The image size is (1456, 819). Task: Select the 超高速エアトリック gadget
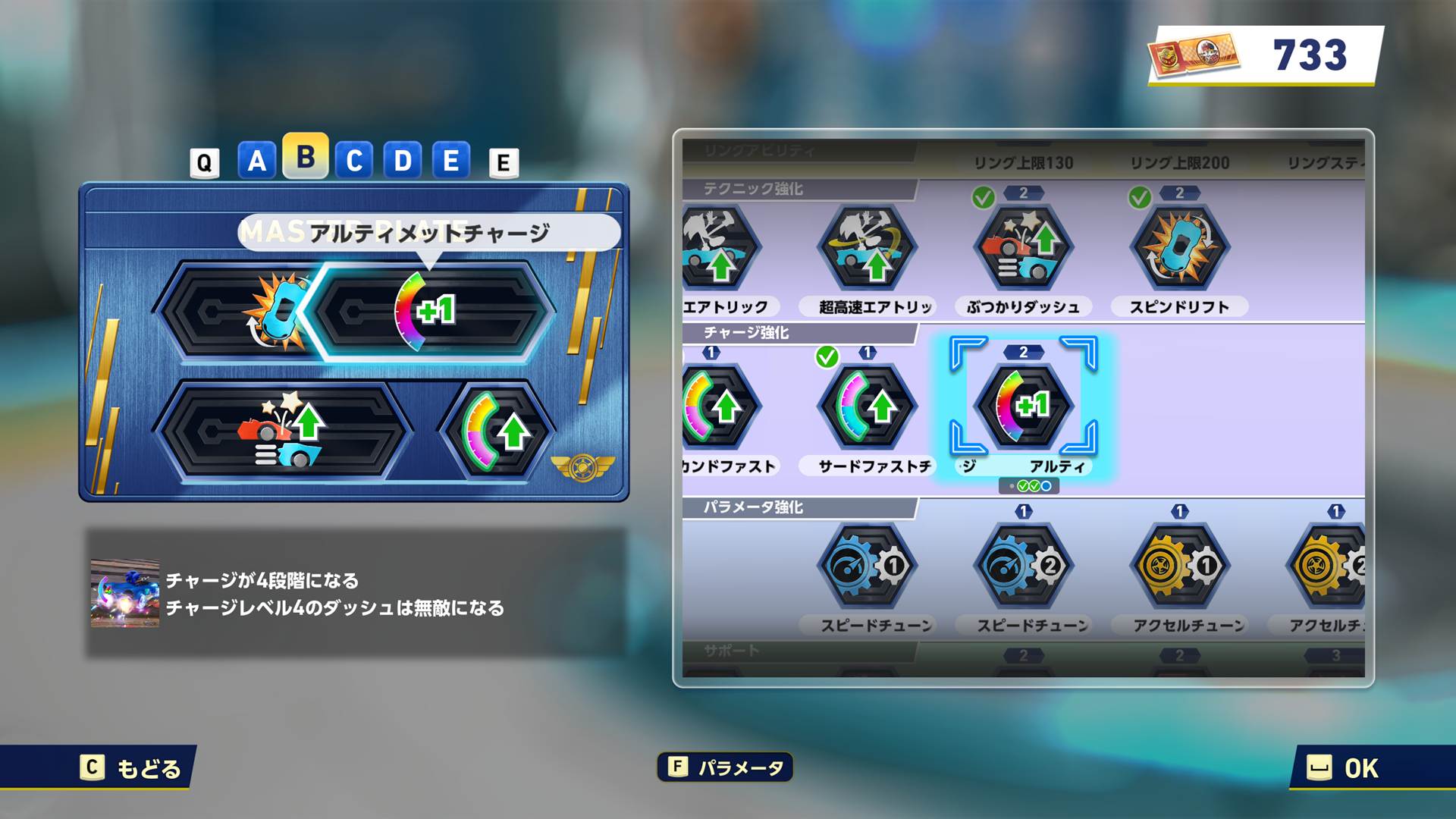click(868, 249)
